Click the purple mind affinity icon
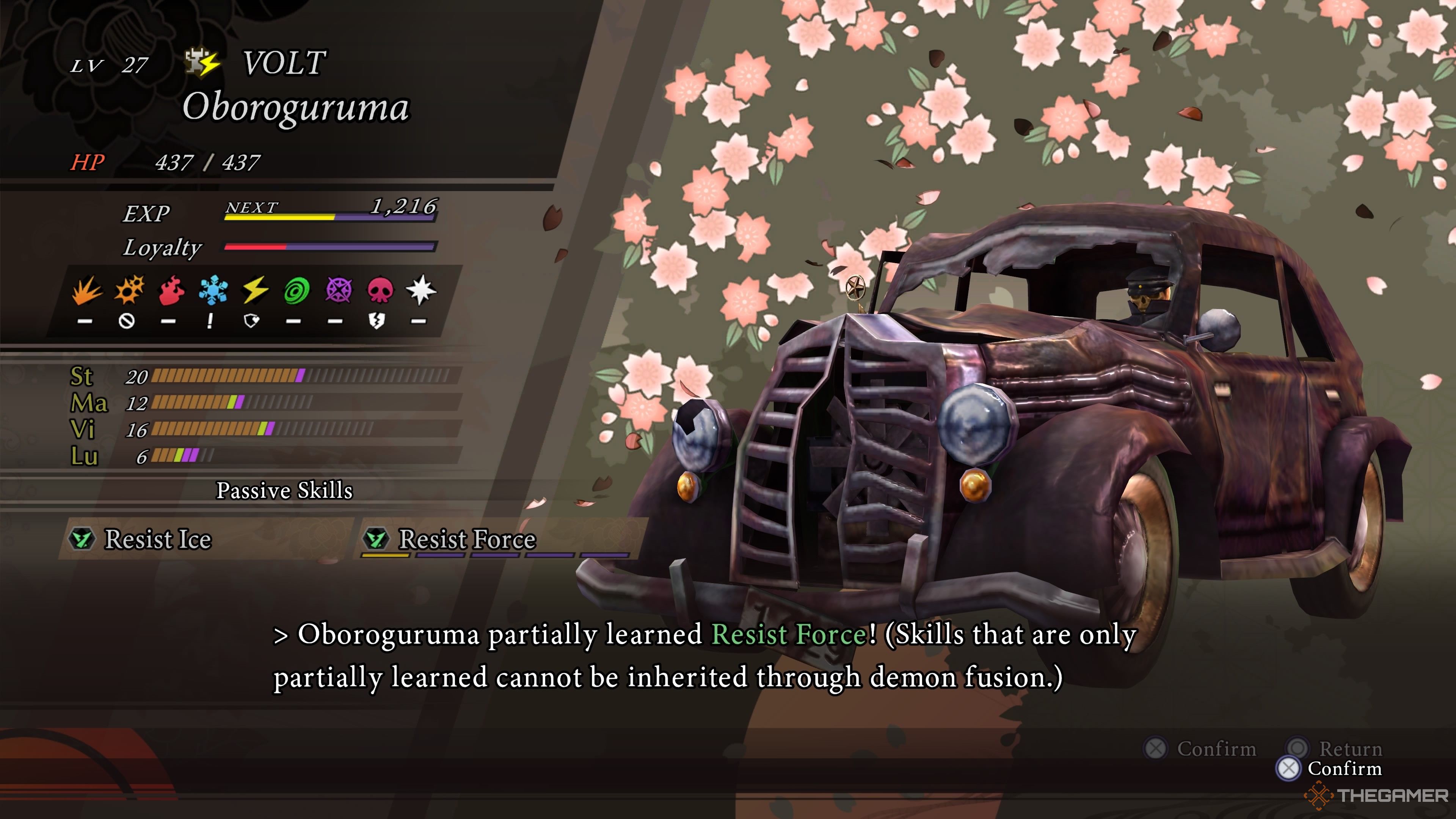Screen dimensions: 1456x819 [339, 290]
